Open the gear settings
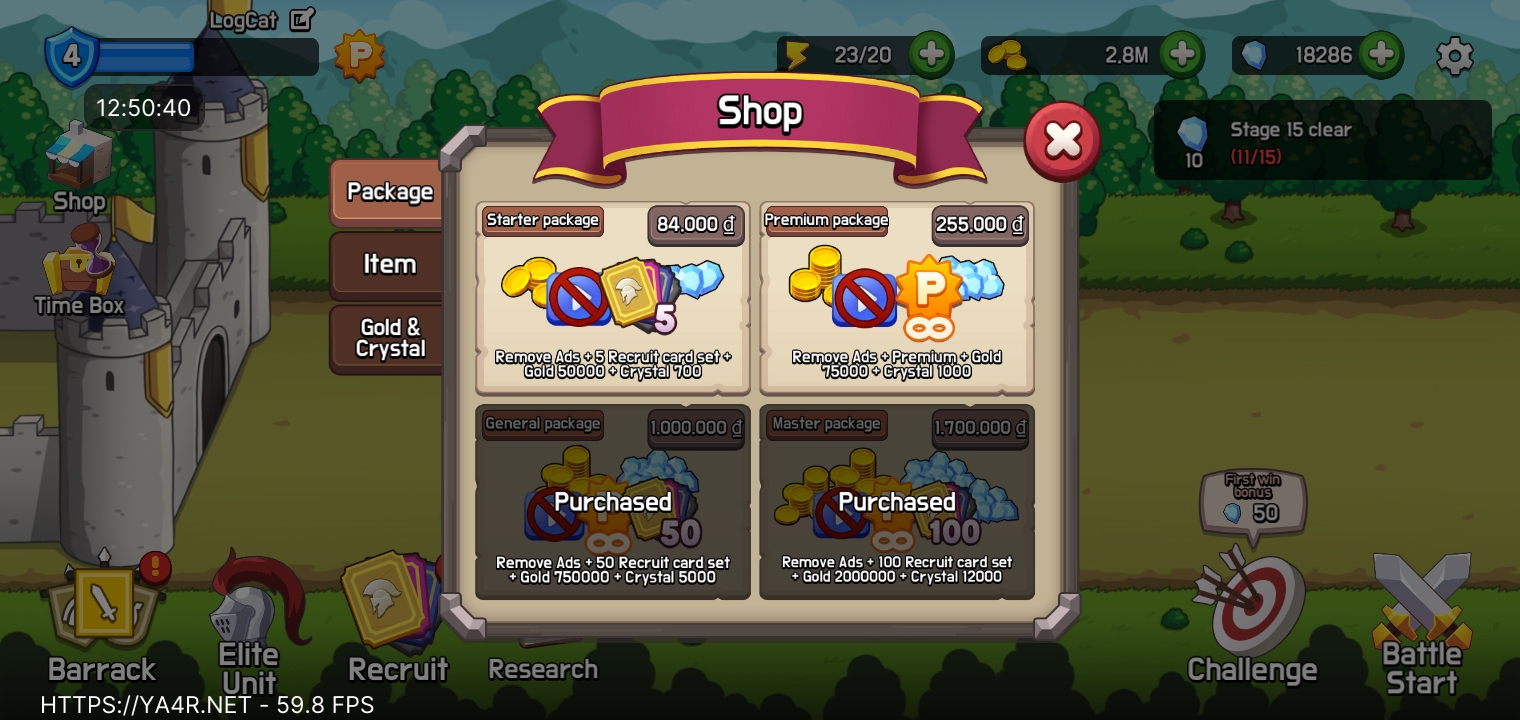Viewport: 1520px width, 720px height. [x=1454, y=56]
